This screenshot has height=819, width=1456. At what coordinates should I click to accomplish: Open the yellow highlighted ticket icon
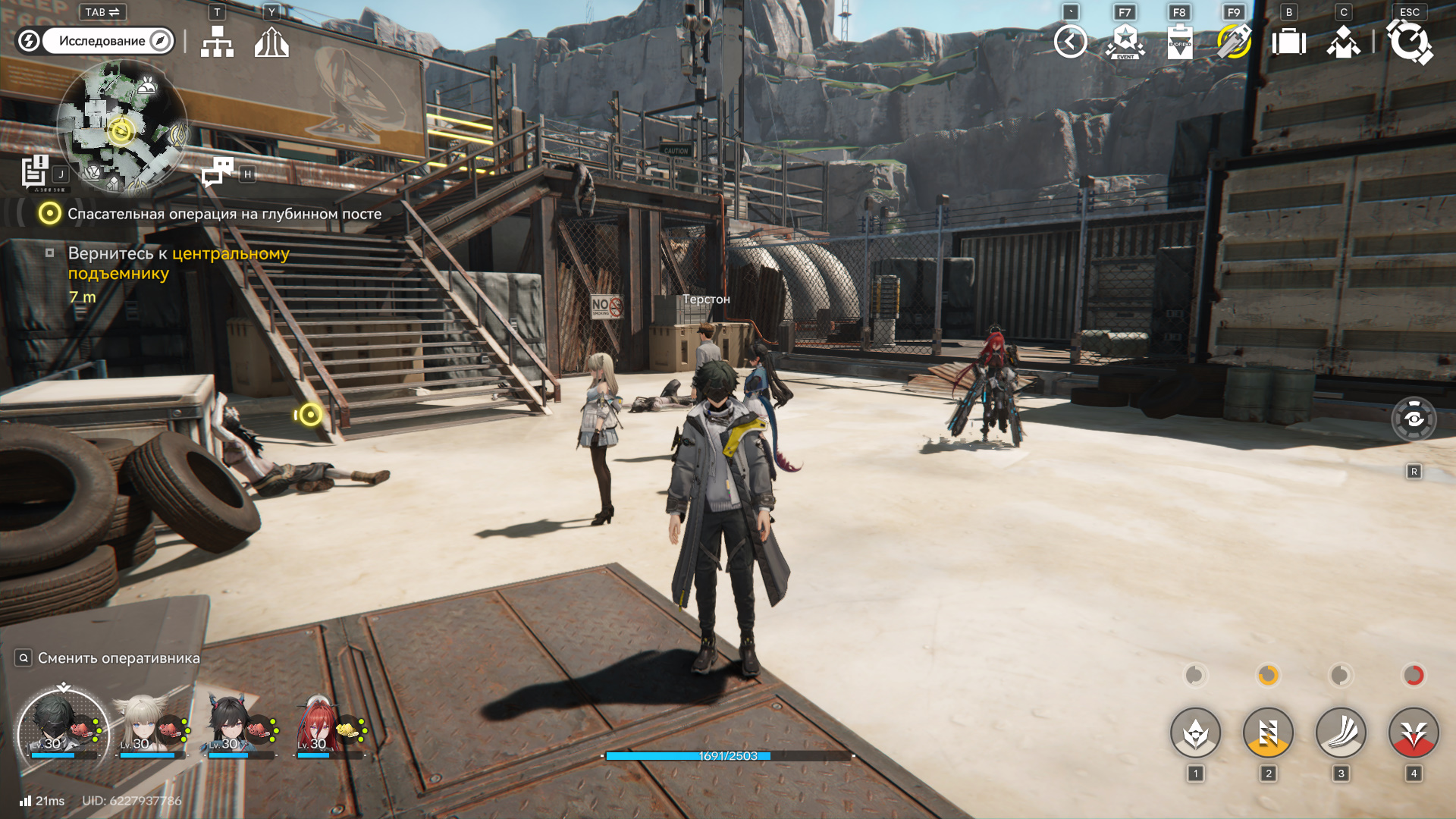point(1234,42)
